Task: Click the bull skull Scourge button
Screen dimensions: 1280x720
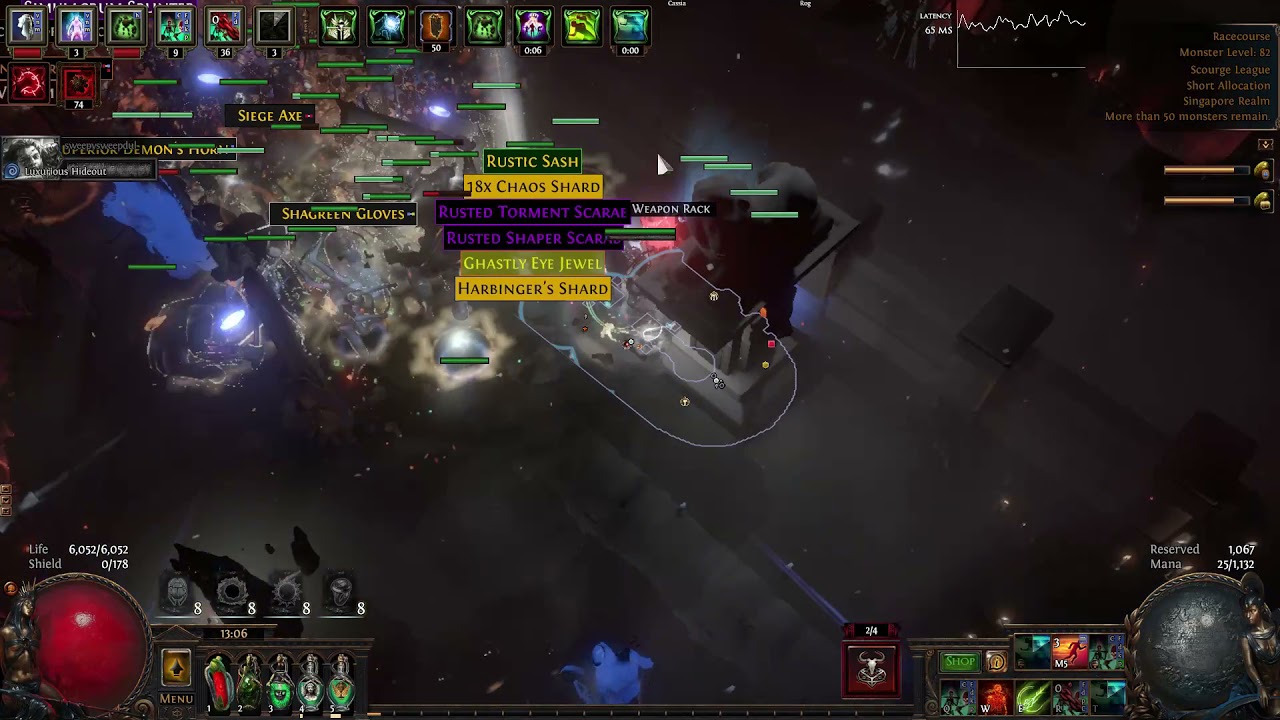Action: [x=871, y=669]
